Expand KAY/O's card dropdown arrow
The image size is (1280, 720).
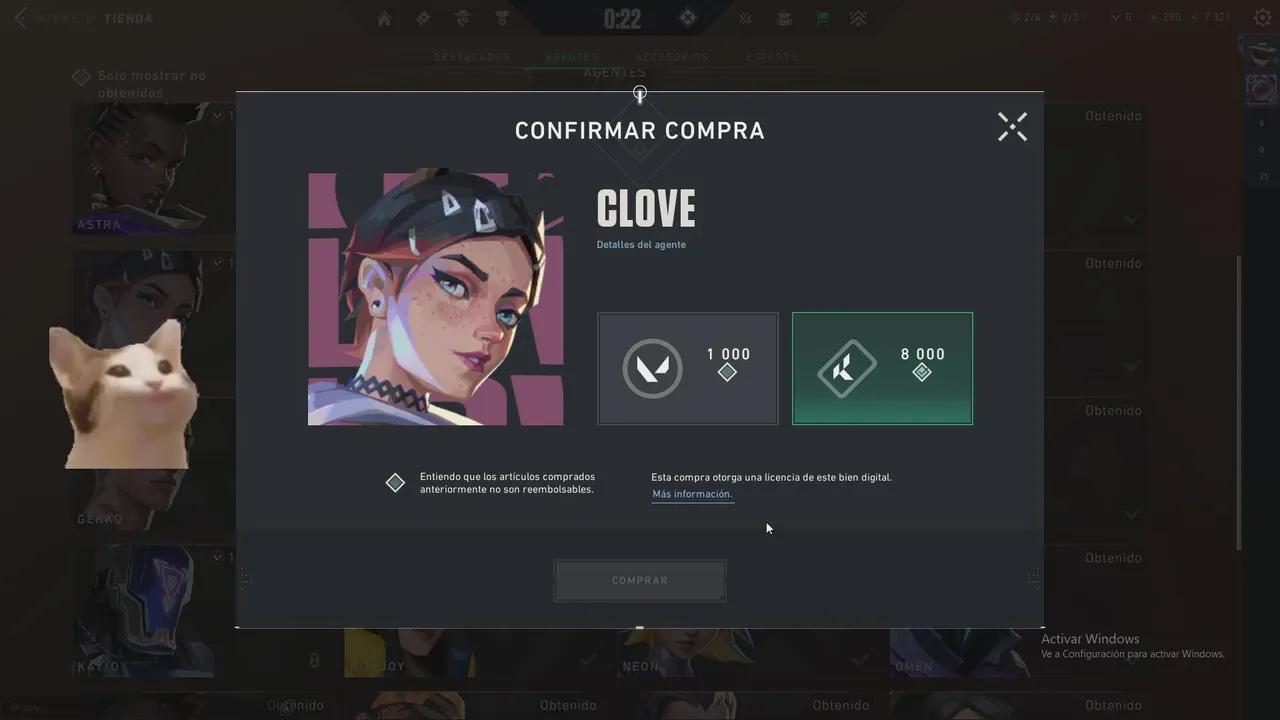(x=217, y=557)
